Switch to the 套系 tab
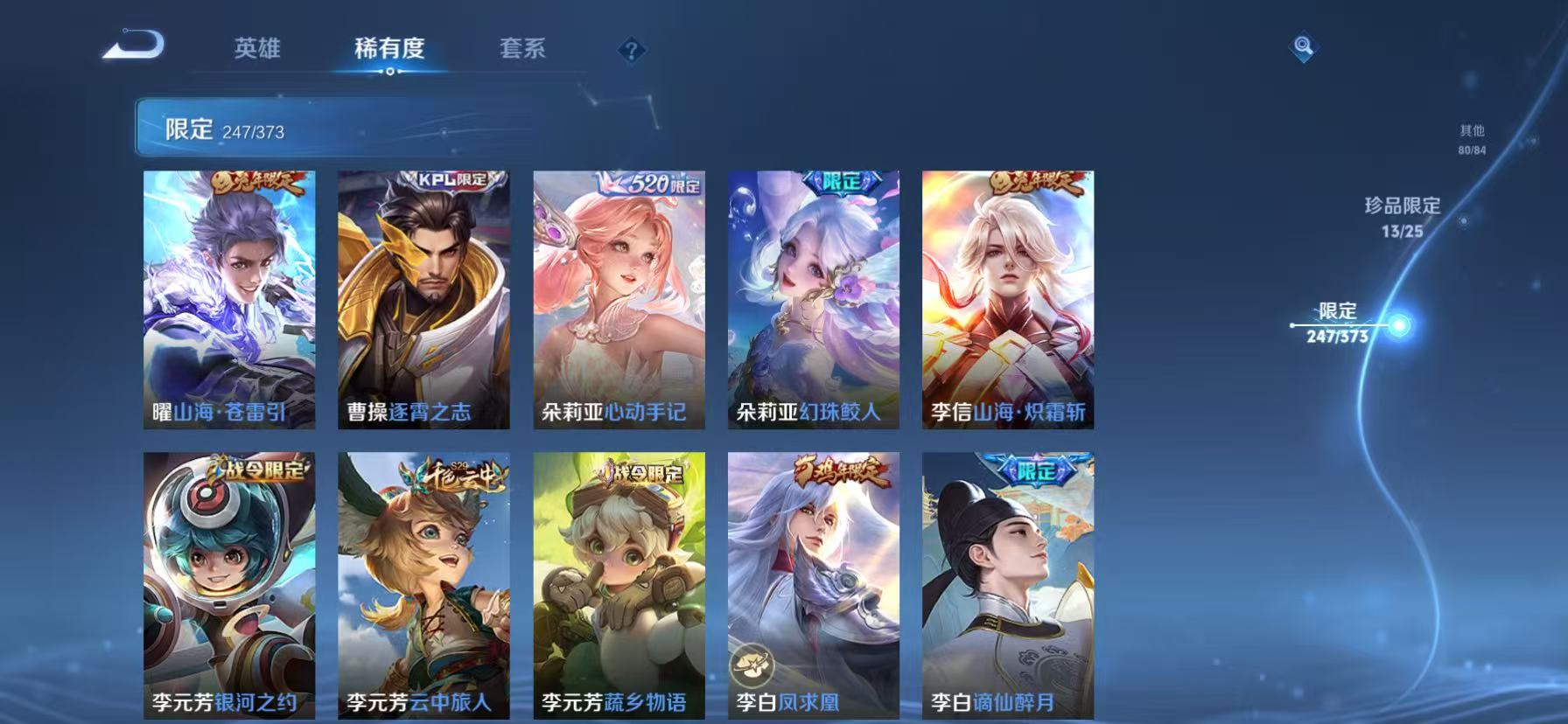Screen dimensions: 1568x724 522,50
